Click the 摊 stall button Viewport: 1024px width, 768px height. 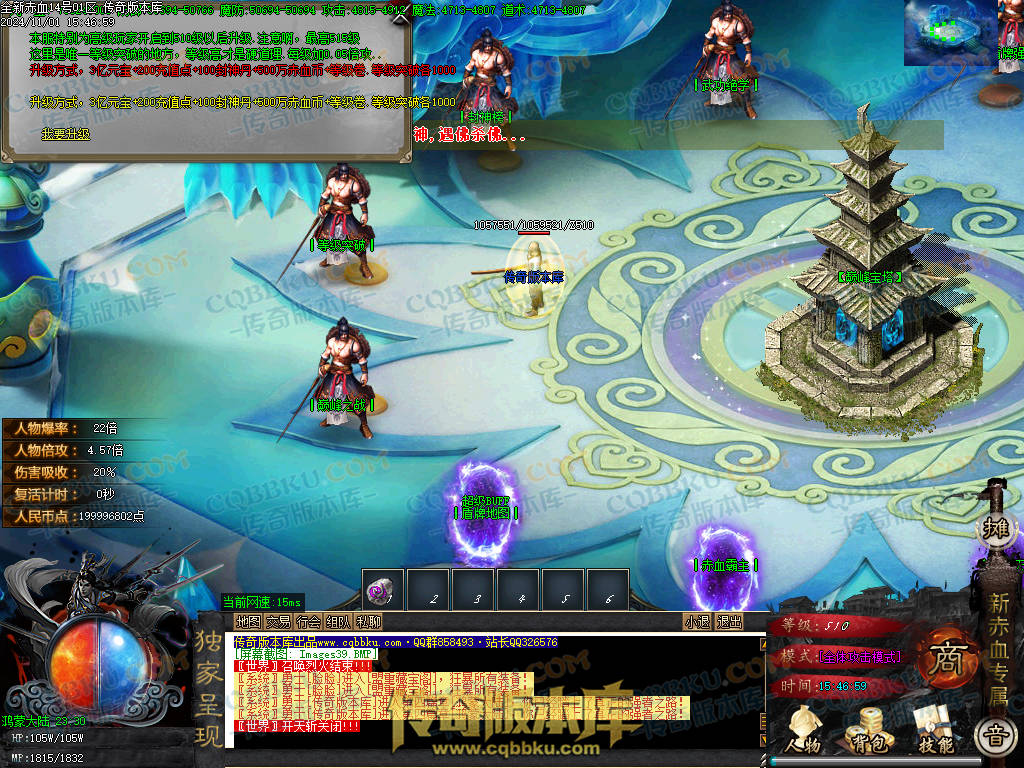(x=995, y=527)
